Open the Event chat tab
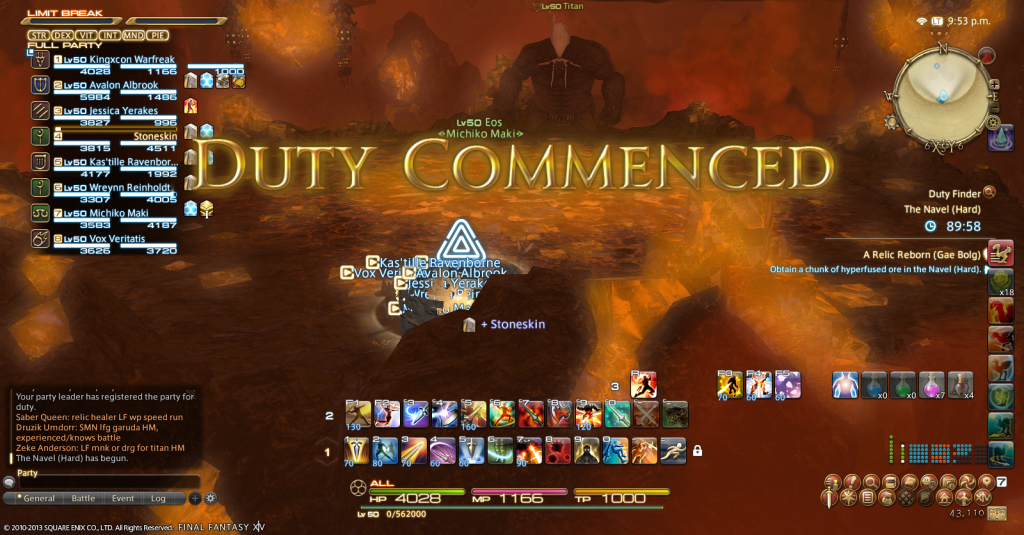The height and width of the screenshot is (535, 1024). [x=123, y=498]
